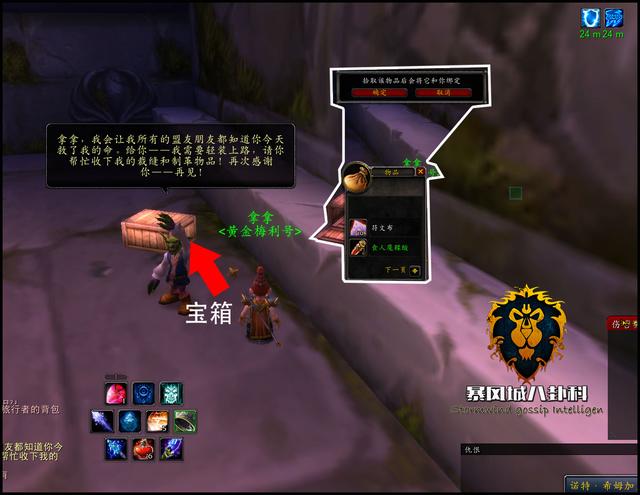Activate the blue arcane circle spell
Image resolution: width=640 pixels, height=495 pixels.
[143, 393]
